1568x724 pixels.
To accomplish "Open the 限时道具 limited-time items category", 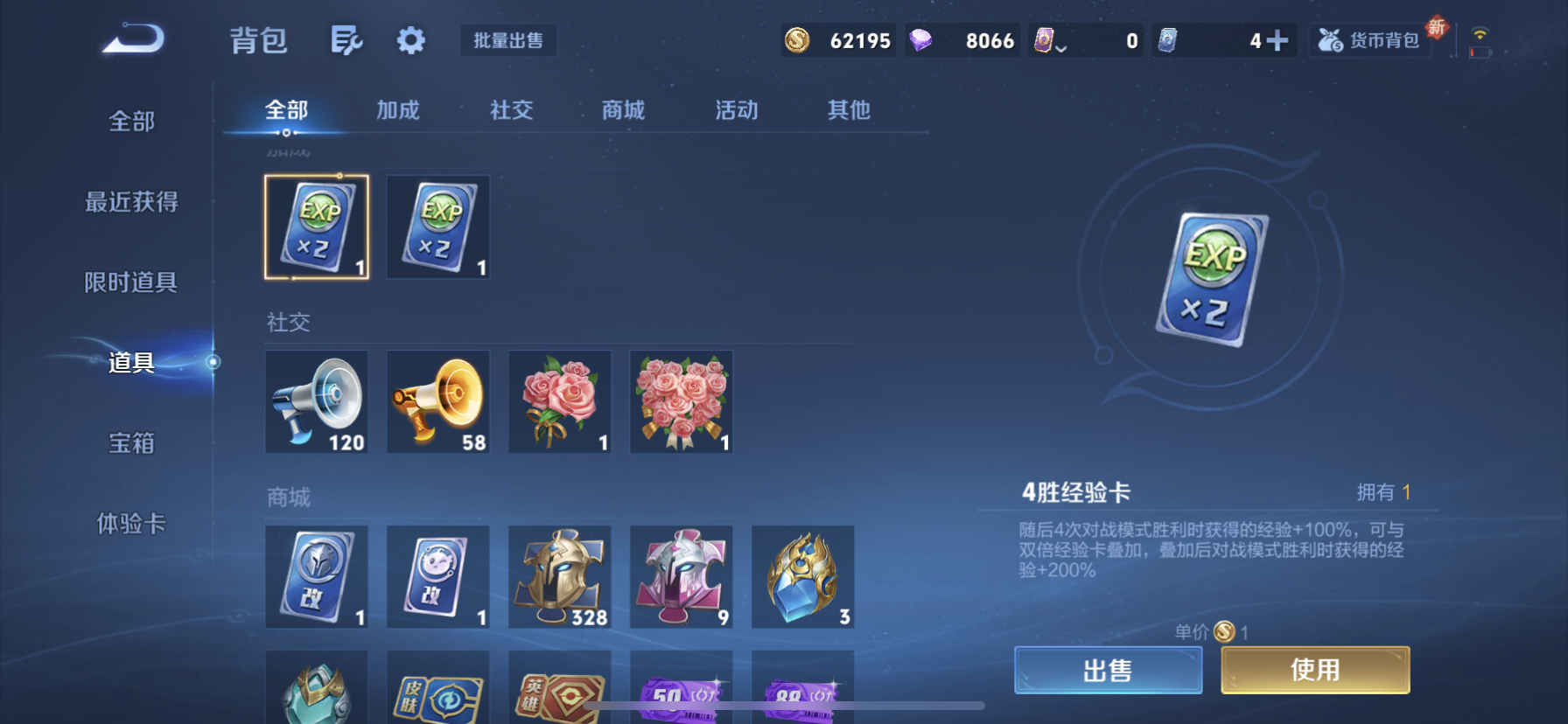I will tap(131, 282).
